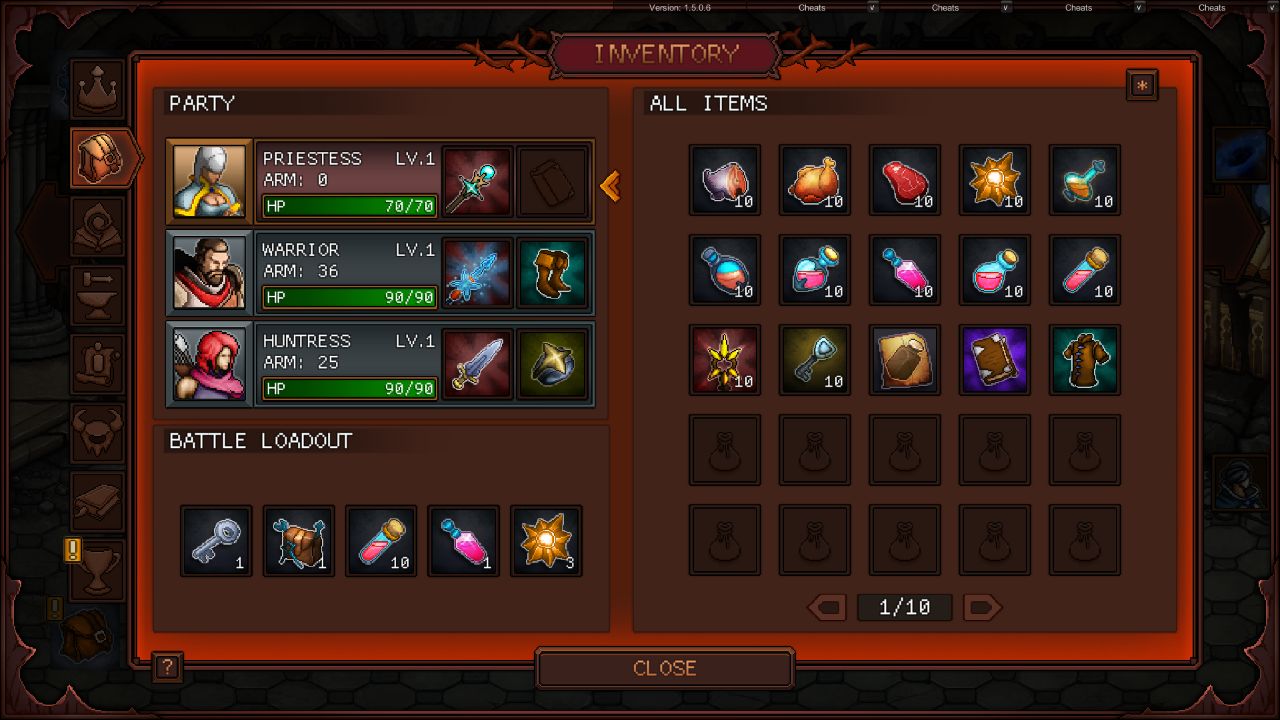
Task: Select the roasted chicken in All Items
Action: (815, 180)
